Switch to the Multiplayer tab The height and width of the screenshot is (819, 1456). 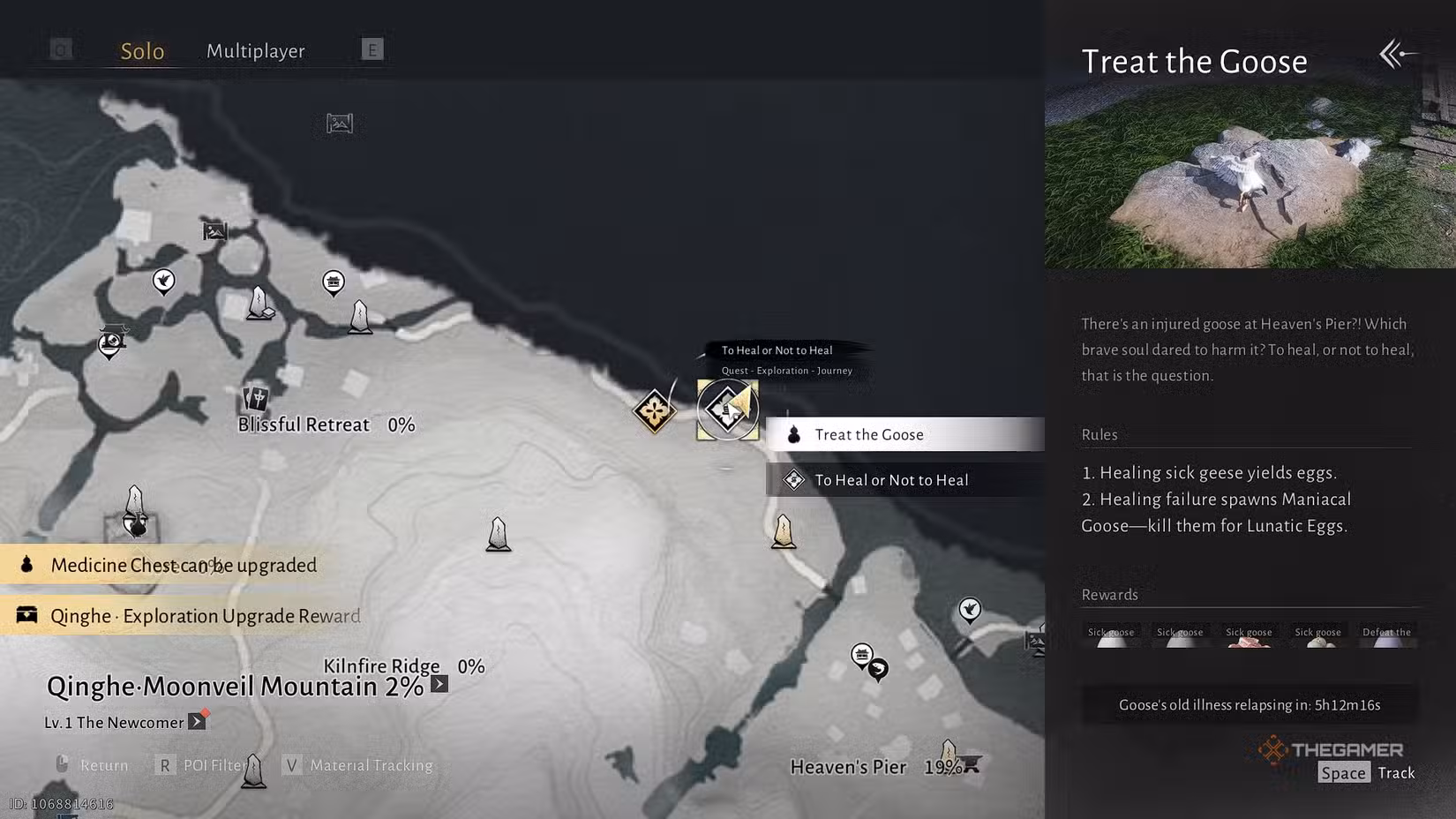click(255, 50)
